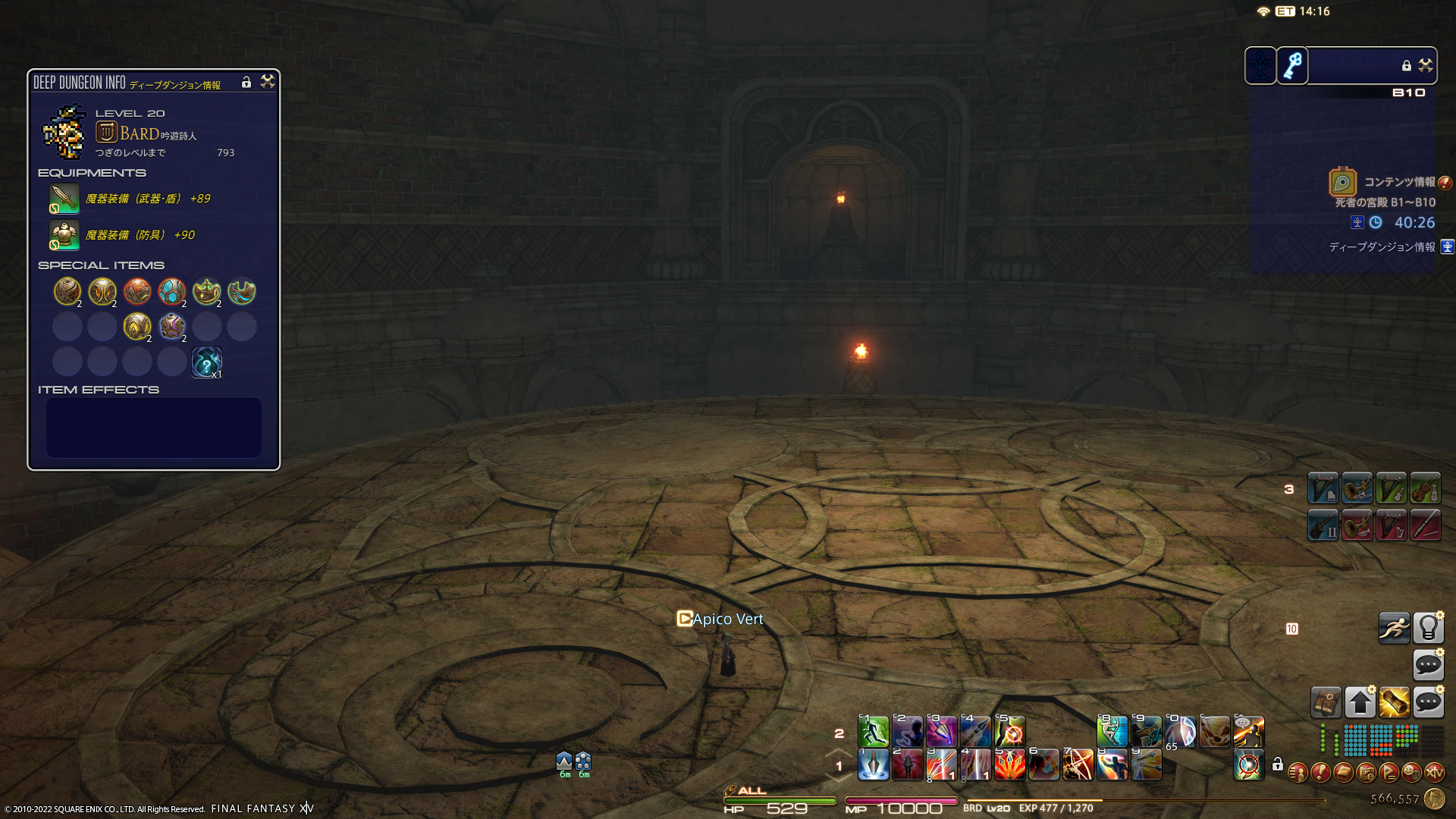The image size is (1456, 819).
Task: Open the character main menu icon
Action: 1298,773
